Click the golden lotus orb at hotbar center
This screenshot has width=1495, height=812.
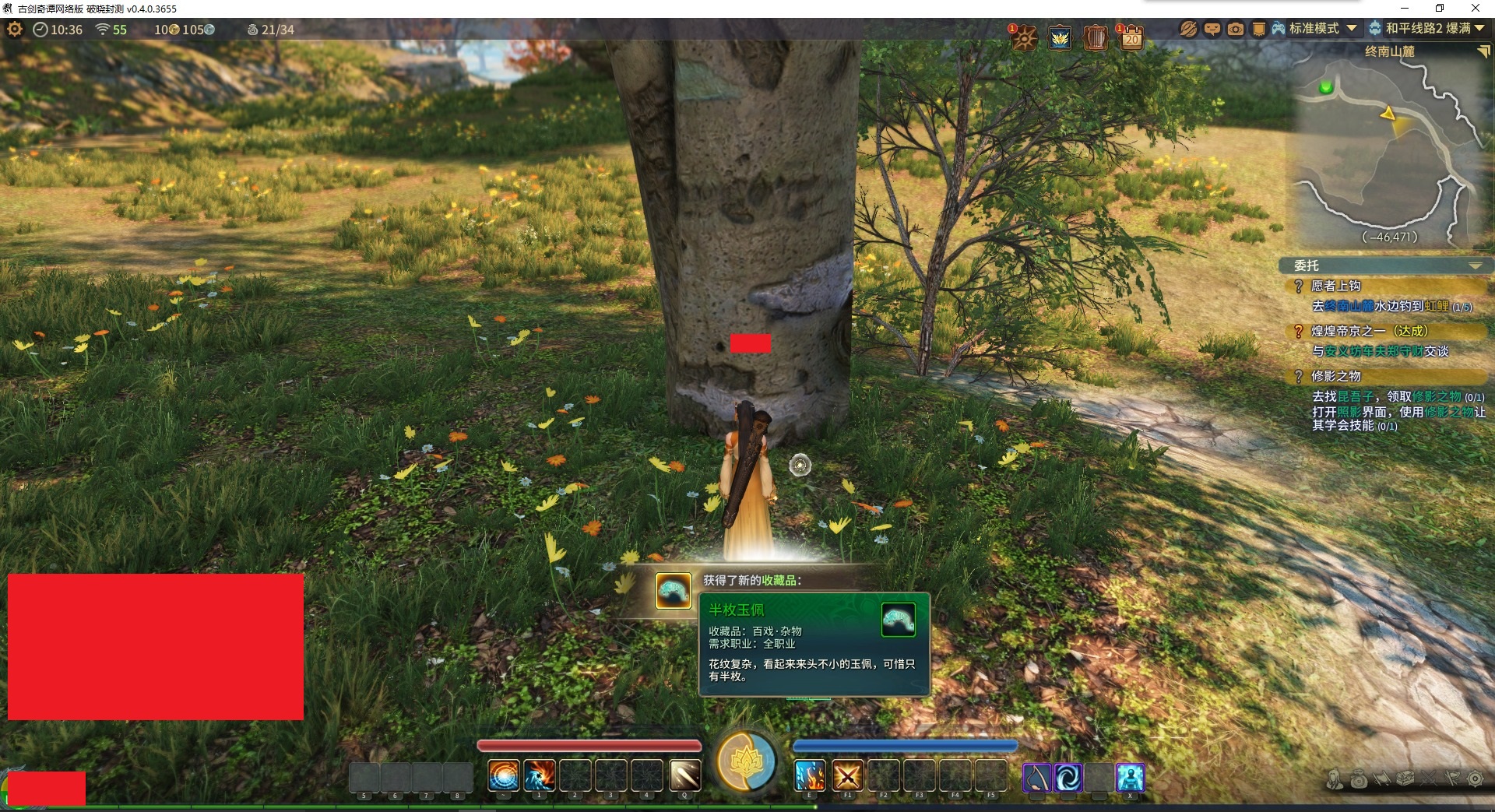(746, 761)
